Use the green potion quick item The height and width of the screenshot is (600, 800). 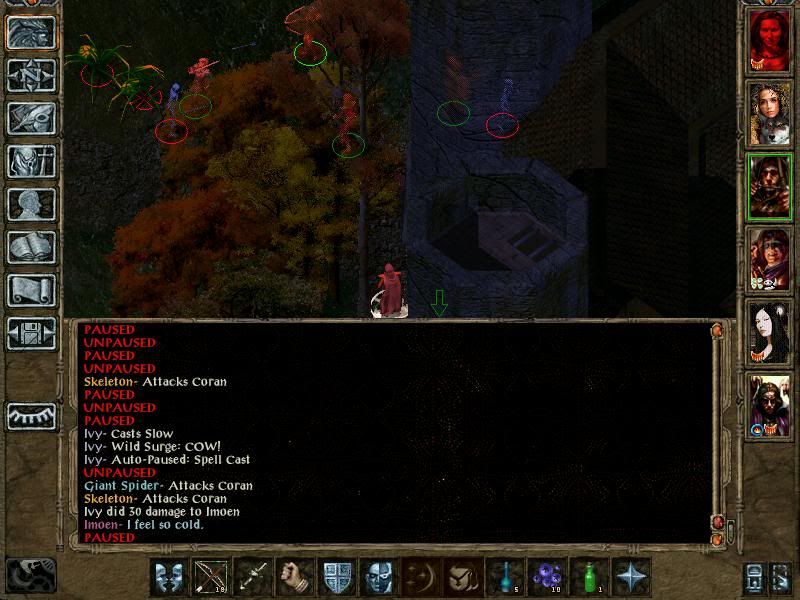coord(590,578)
